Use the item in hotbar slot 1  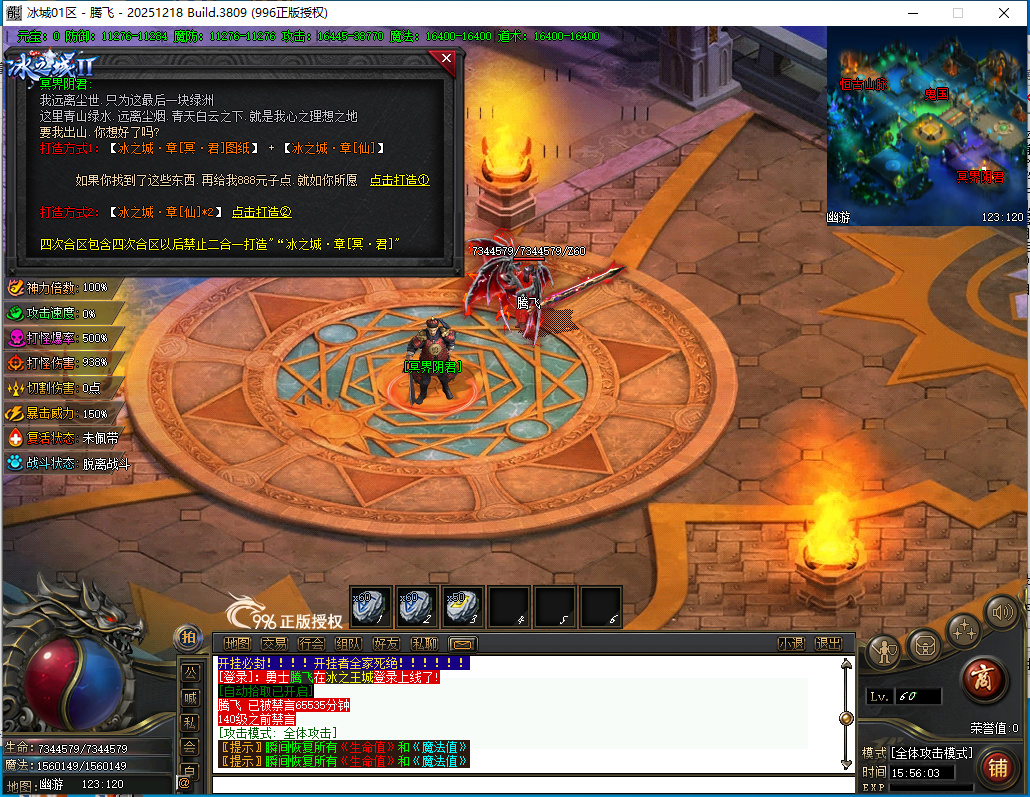(x=371, y=606)
